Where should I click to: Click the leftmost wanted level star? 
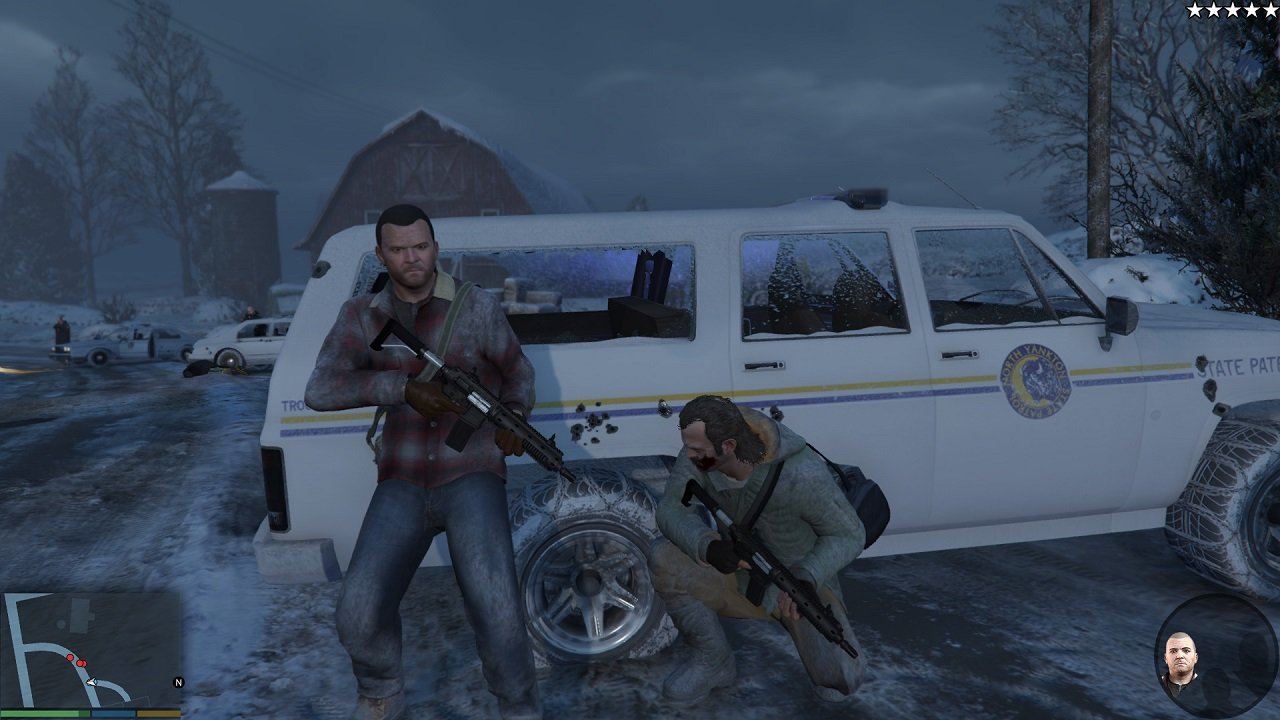pos(1194,10)
